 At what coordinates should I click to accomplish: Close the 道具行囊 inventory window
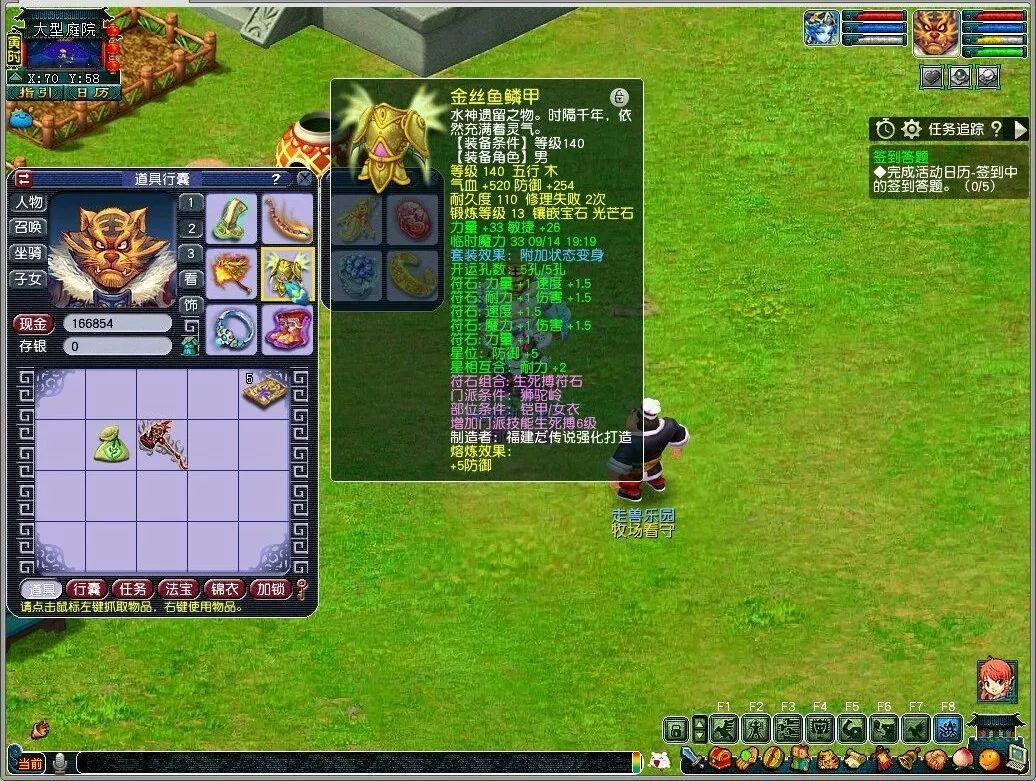tap(304, 179)
